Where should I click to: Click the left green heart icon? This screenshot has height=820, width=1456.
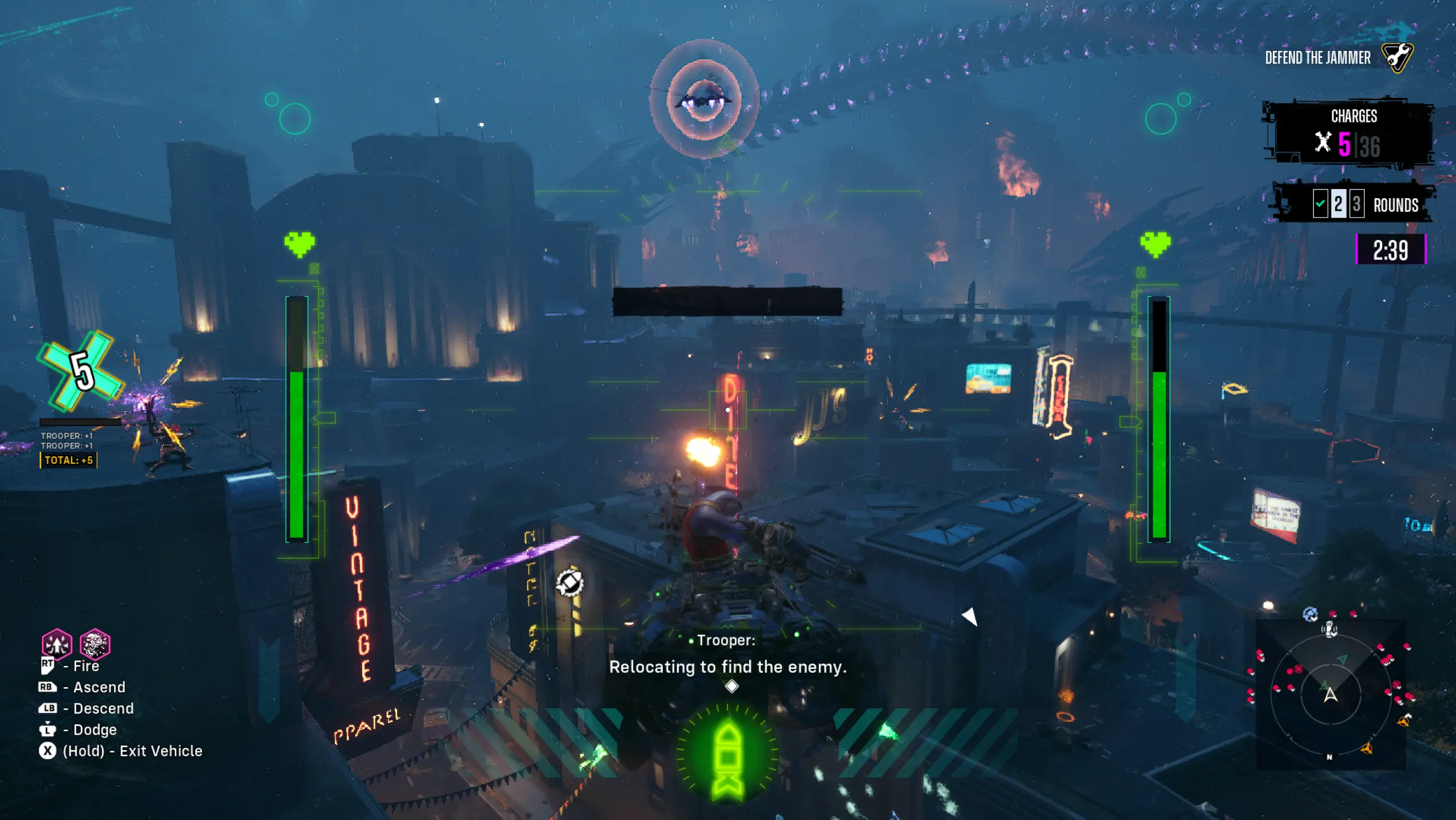coord(299,245)
